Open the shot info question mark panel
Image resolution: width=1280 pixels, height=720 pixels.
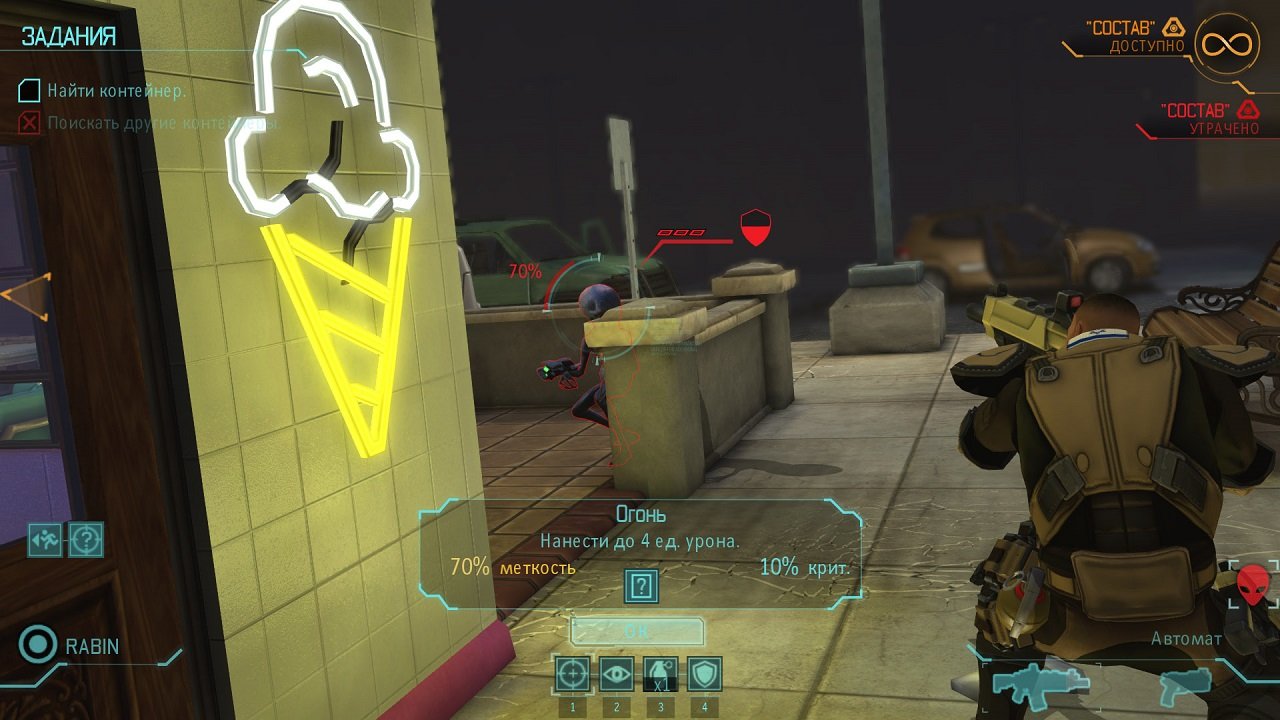[x=639, y=585]
